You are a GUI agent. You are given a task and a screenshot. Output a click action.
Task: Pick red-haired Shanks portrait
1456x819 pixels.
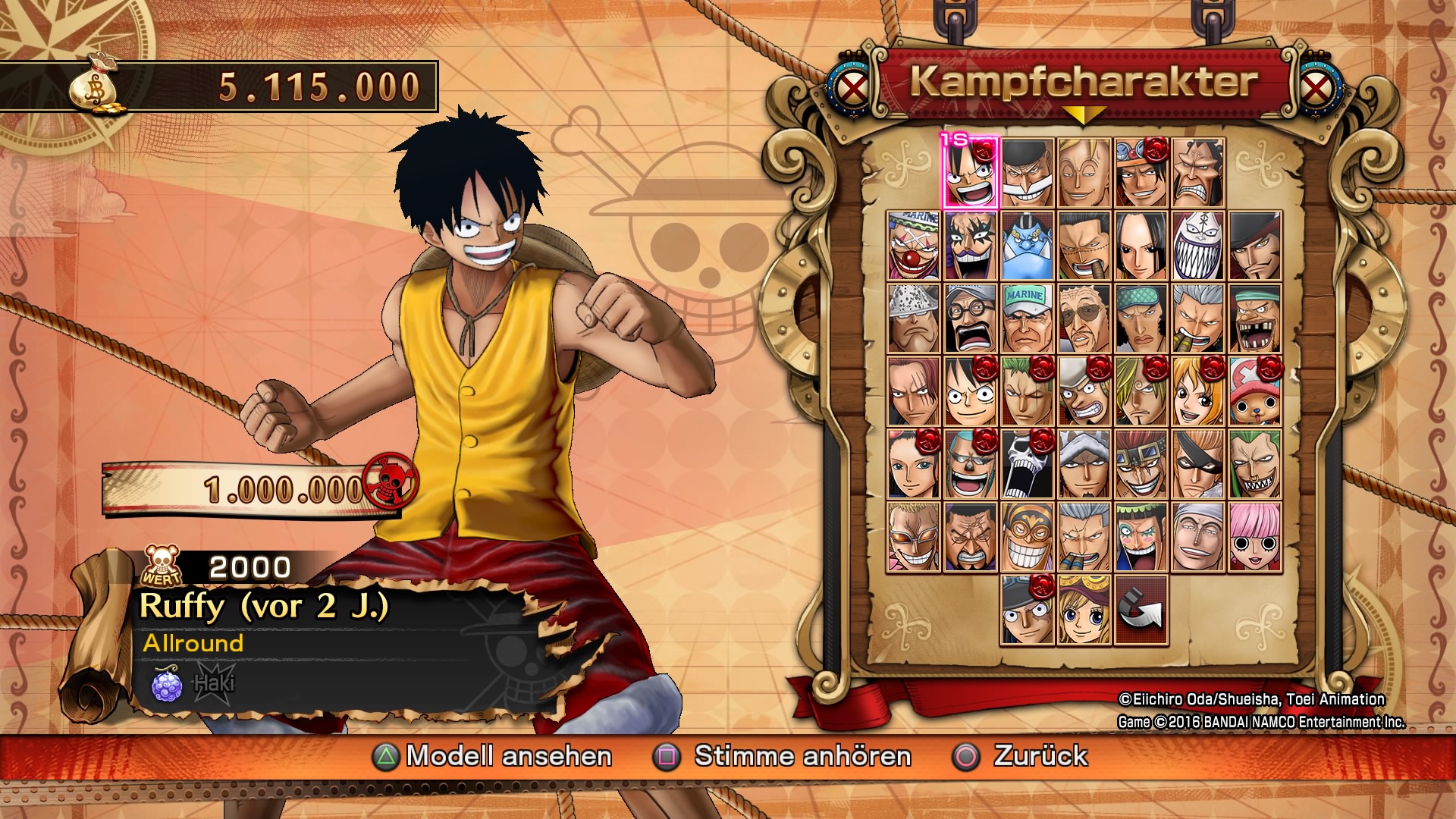pos(914,391)
